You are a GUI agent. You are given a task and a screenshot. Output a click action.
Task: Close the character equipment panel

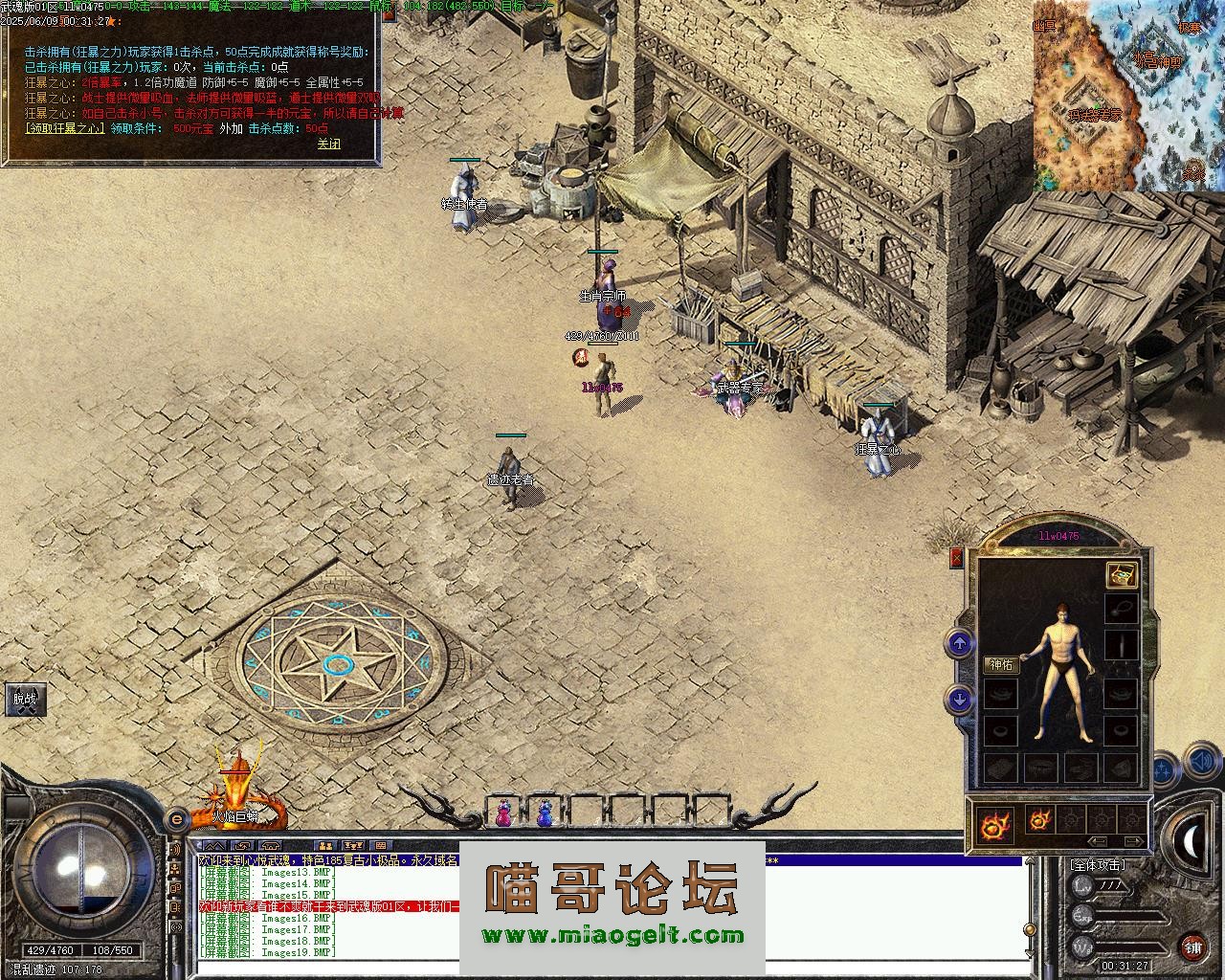(x=956, y=559)
